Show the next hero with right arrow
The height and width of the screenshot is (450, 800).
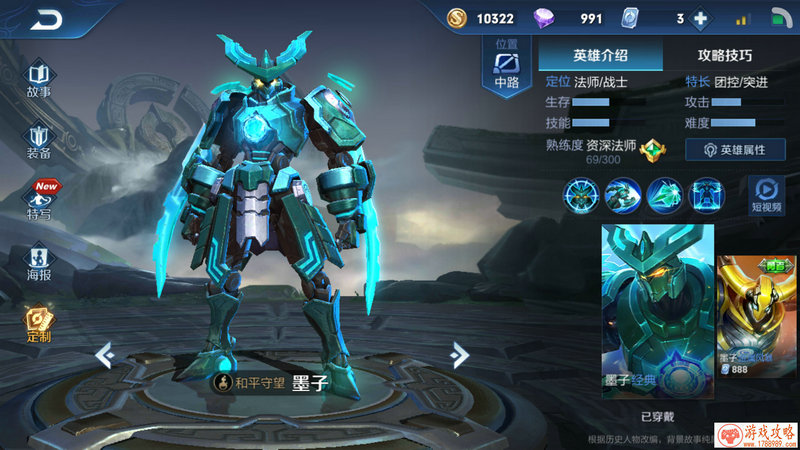coord(459,355)
